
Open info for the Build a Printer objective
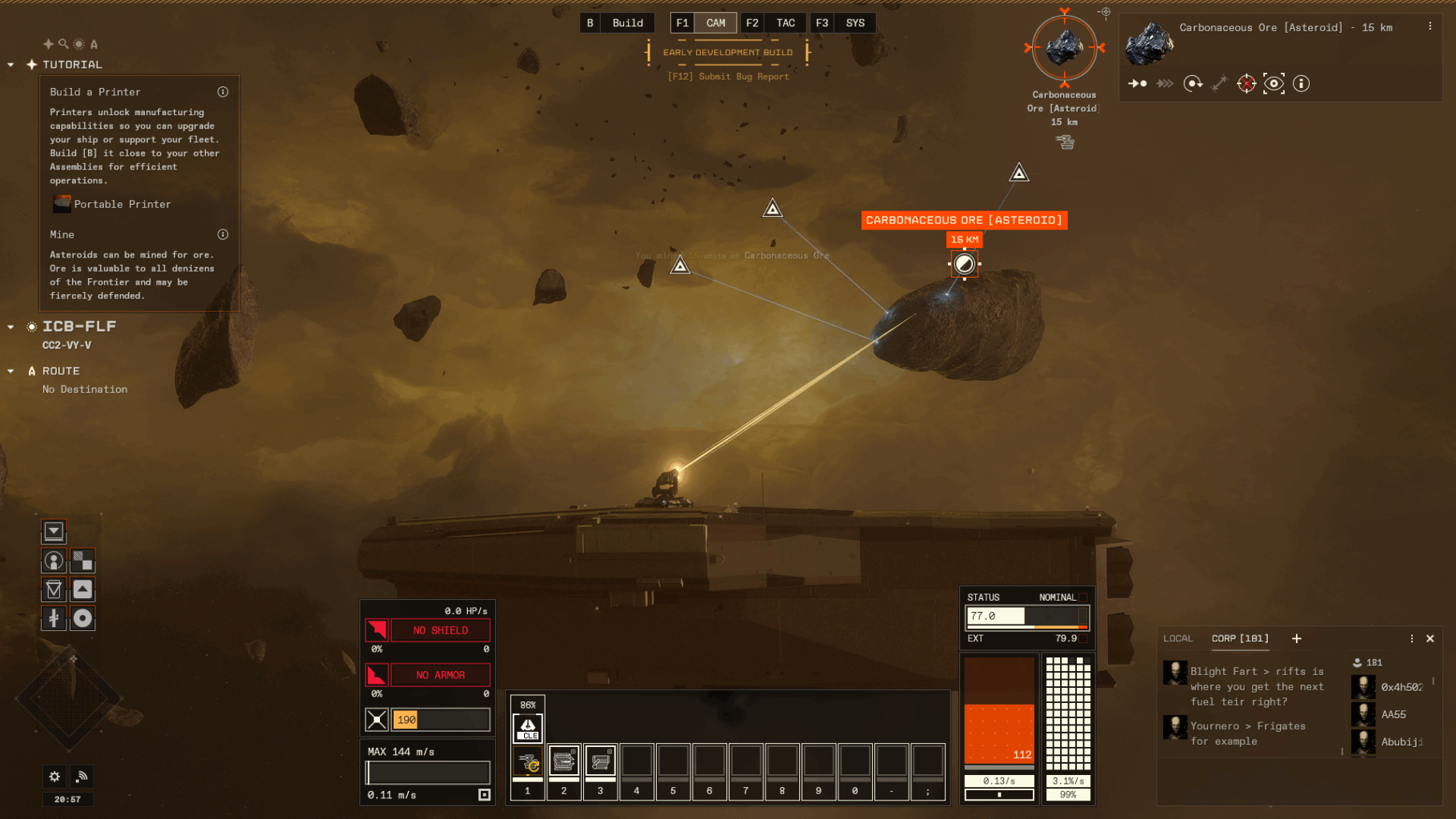223,92
